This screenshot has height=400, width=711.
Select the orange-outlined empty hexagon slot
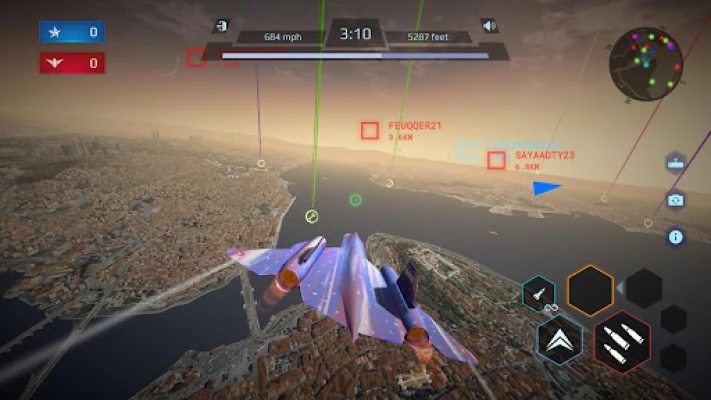pyautogui.click(x=590, y=290)
